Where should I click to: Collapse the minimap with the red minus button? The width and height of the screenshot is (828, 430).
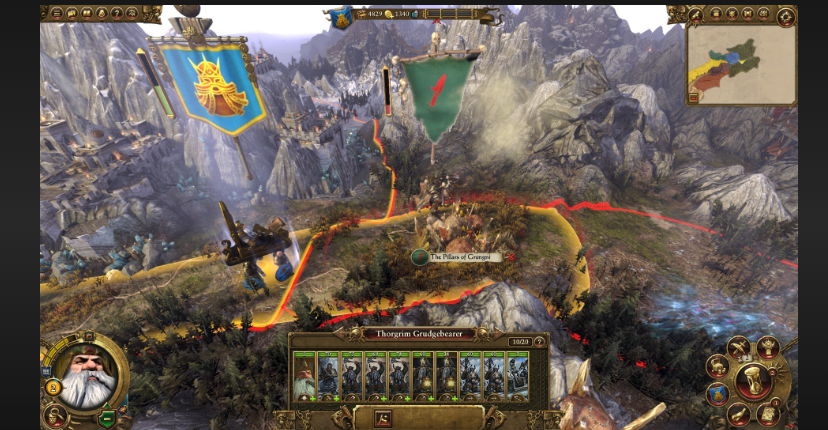point(692,98)
